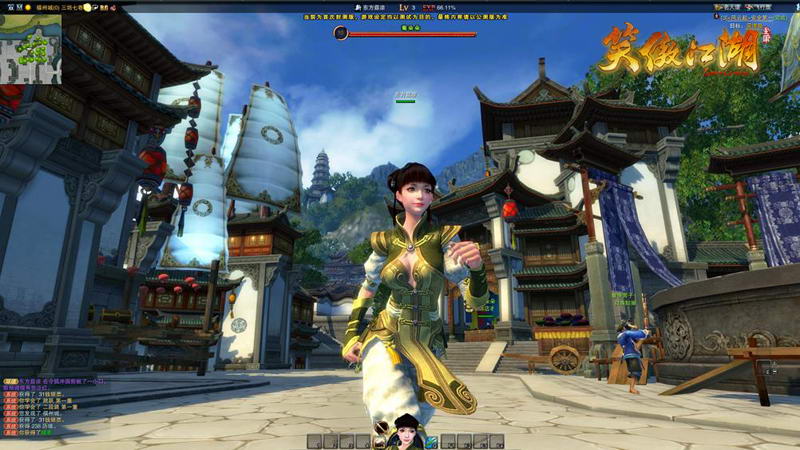Activate the blue-green skill icon beside the portrait
The width and height of the screenshot is (800, 450).
(x=431, y=441)
